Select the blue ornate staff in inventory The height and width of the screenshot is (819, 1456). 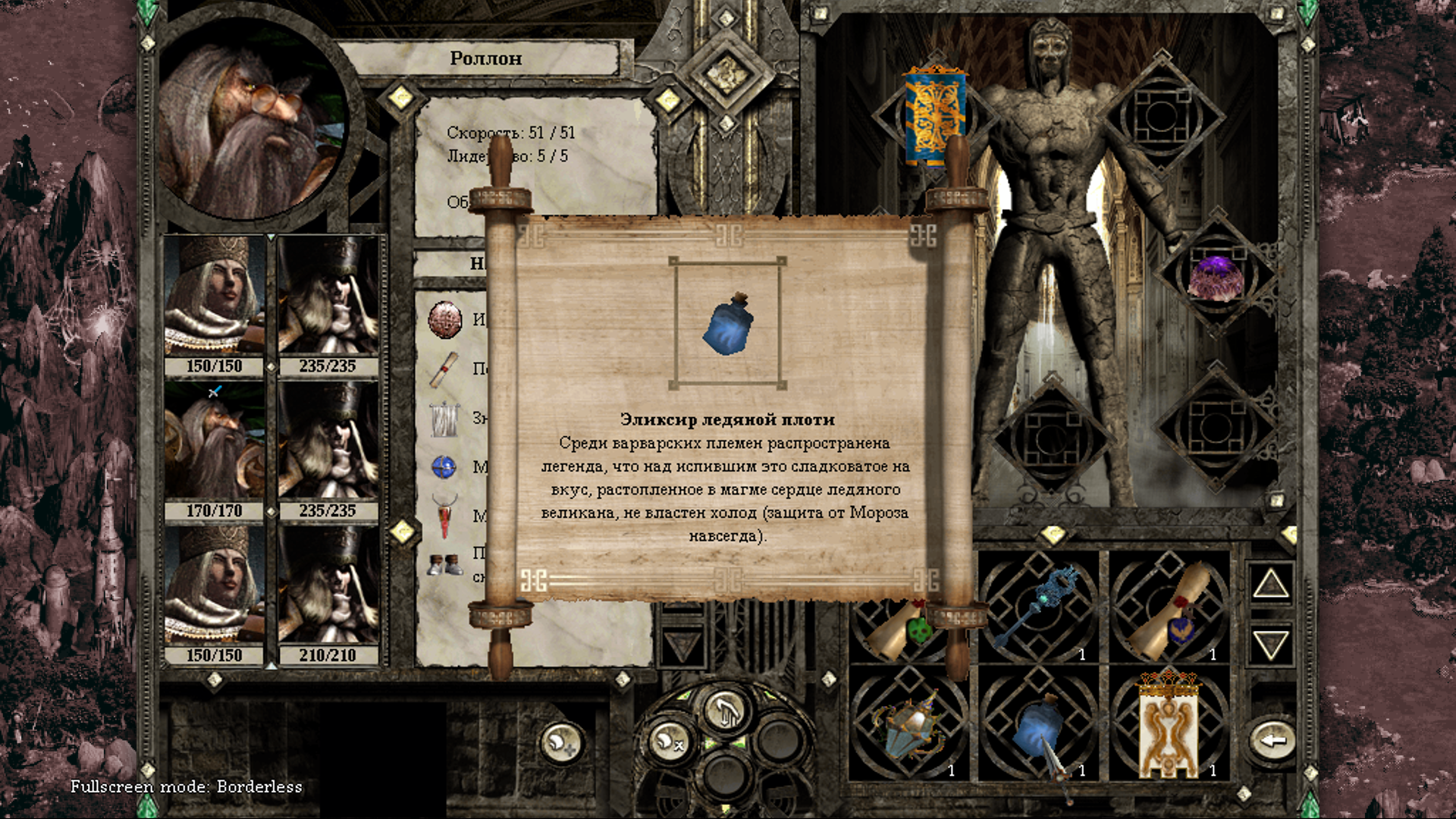tap(1037, 604)
